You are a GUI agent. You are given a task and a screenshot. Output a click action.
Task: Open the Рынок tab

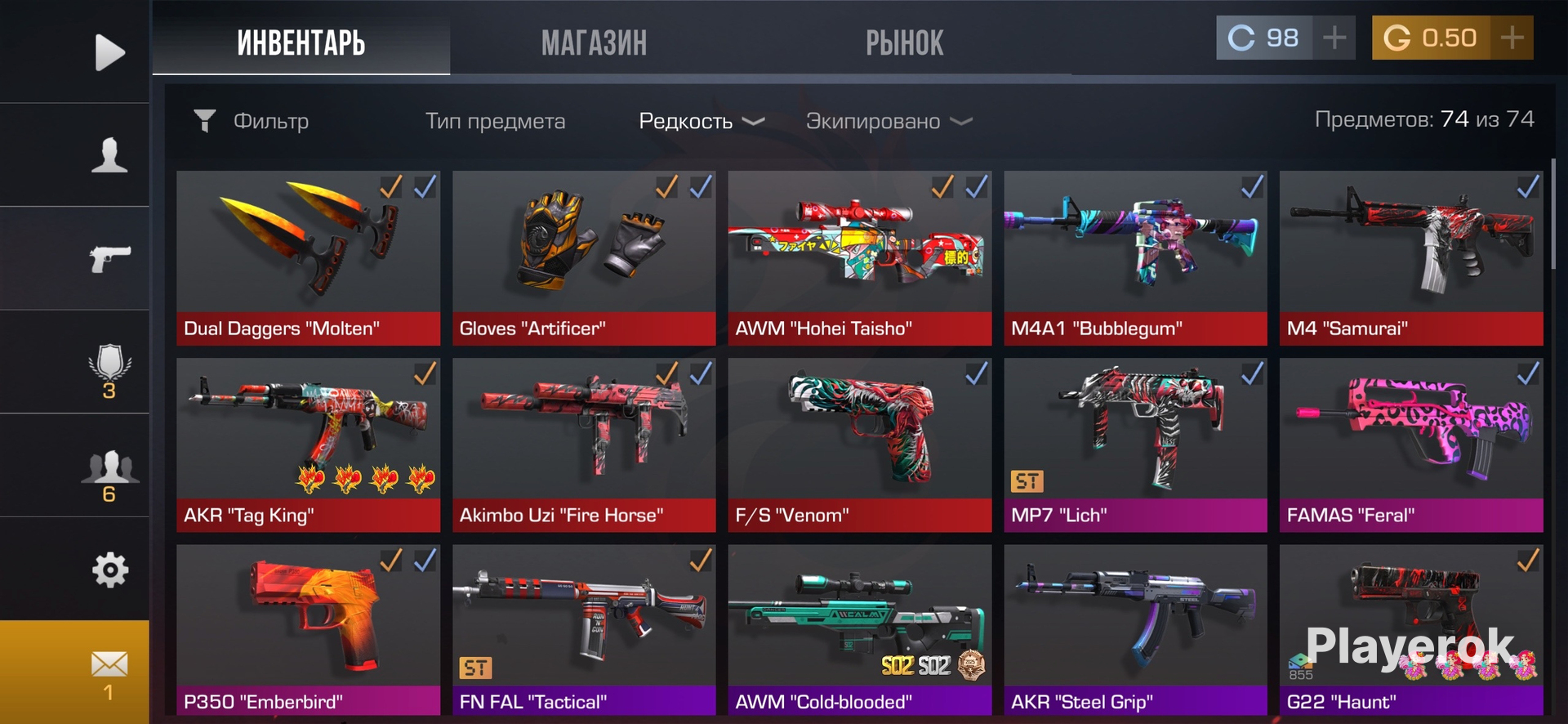point(904,42)
